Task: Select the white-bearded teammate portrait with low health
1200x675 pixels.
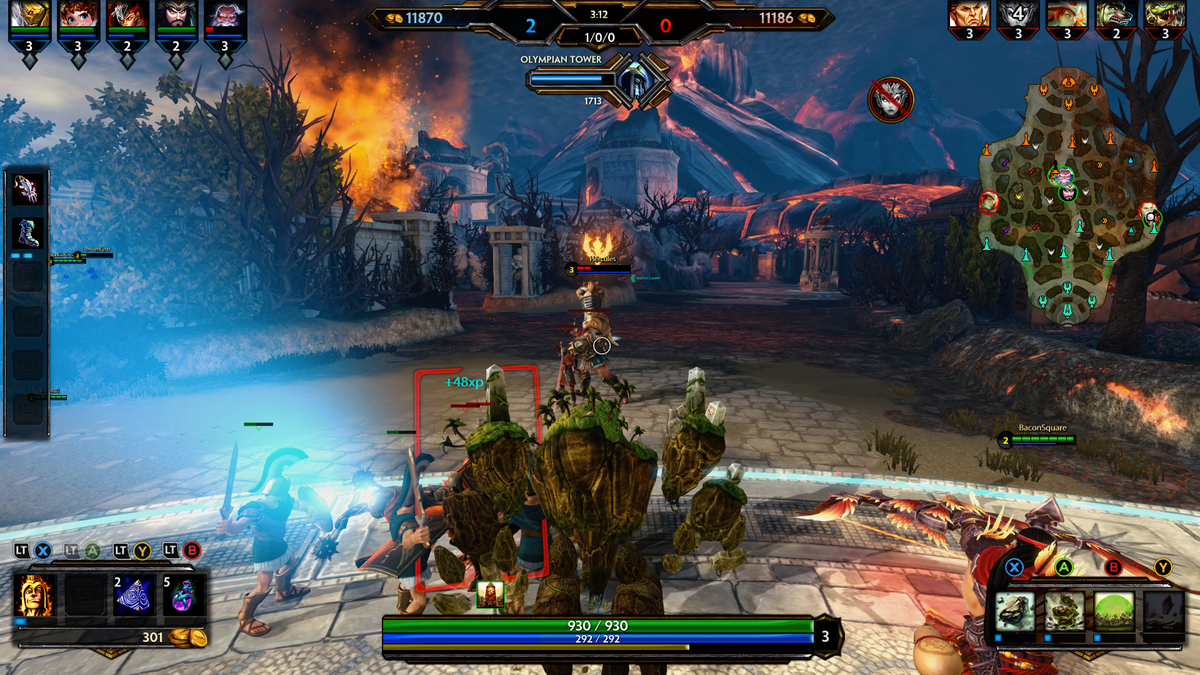Action: click(224, 16)
